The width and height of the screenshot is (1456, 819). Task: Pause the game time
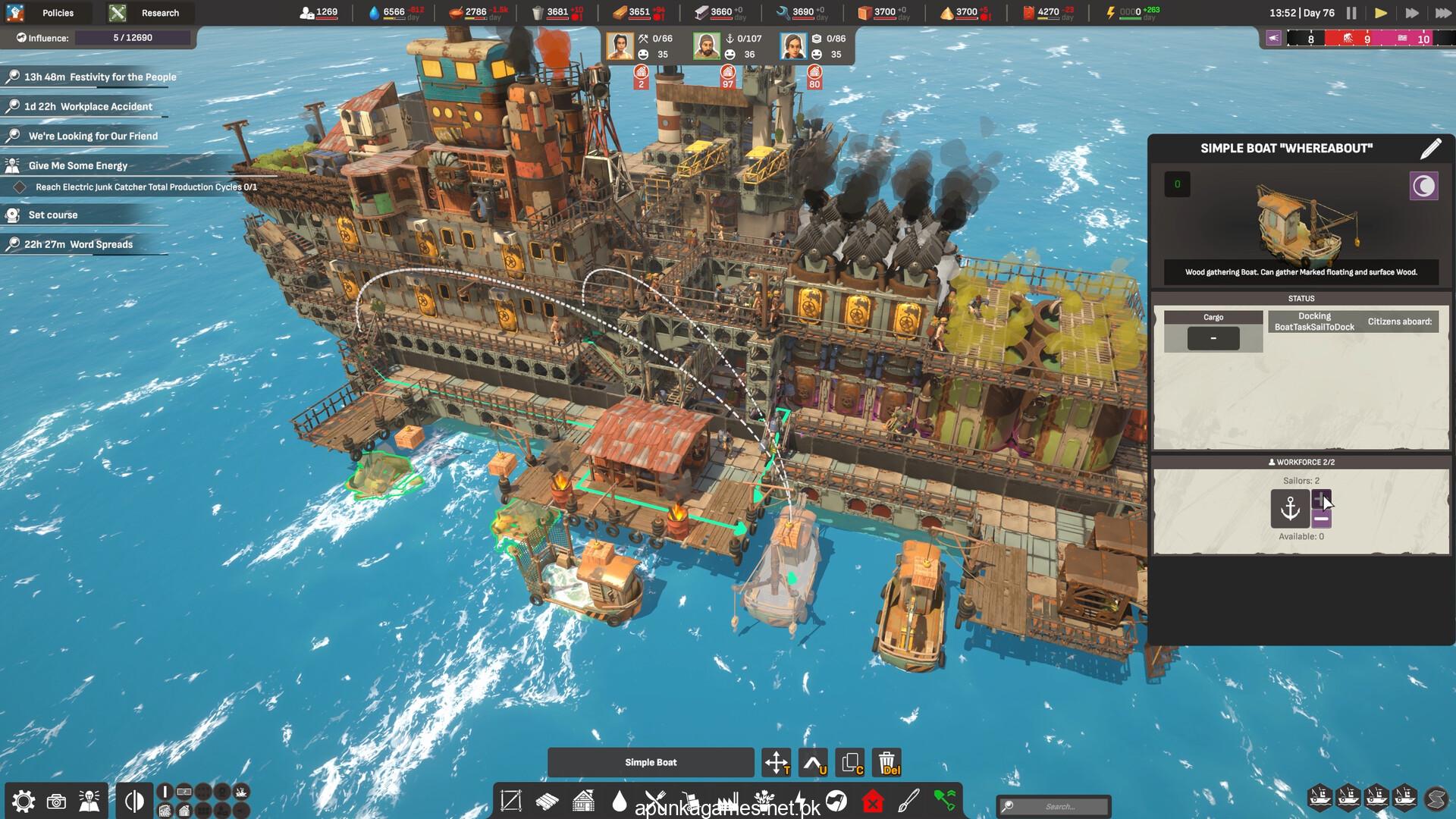[1351, 13]
